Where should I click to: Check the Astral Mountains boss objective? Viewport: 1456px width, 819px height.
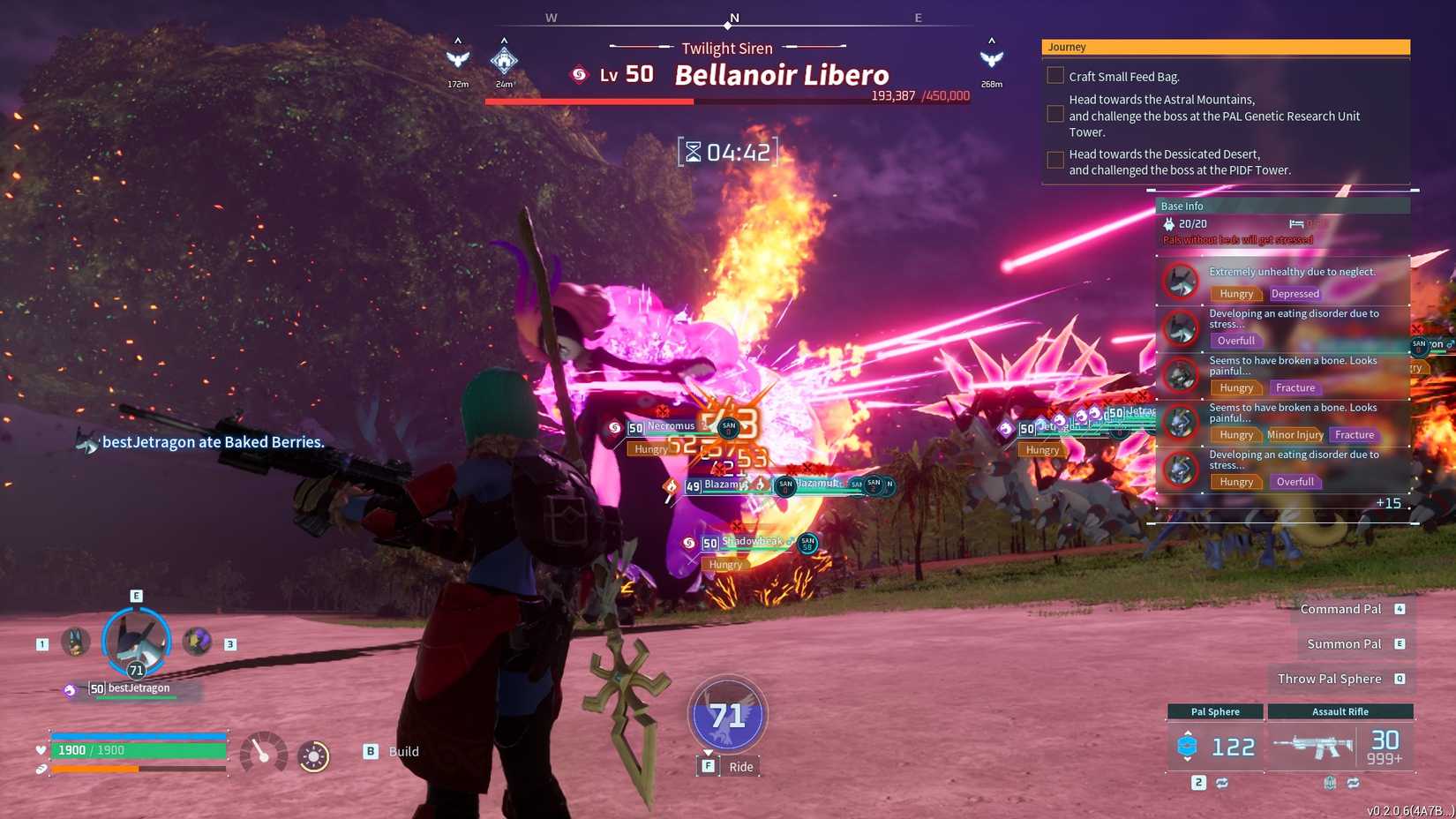(1055, 114)
